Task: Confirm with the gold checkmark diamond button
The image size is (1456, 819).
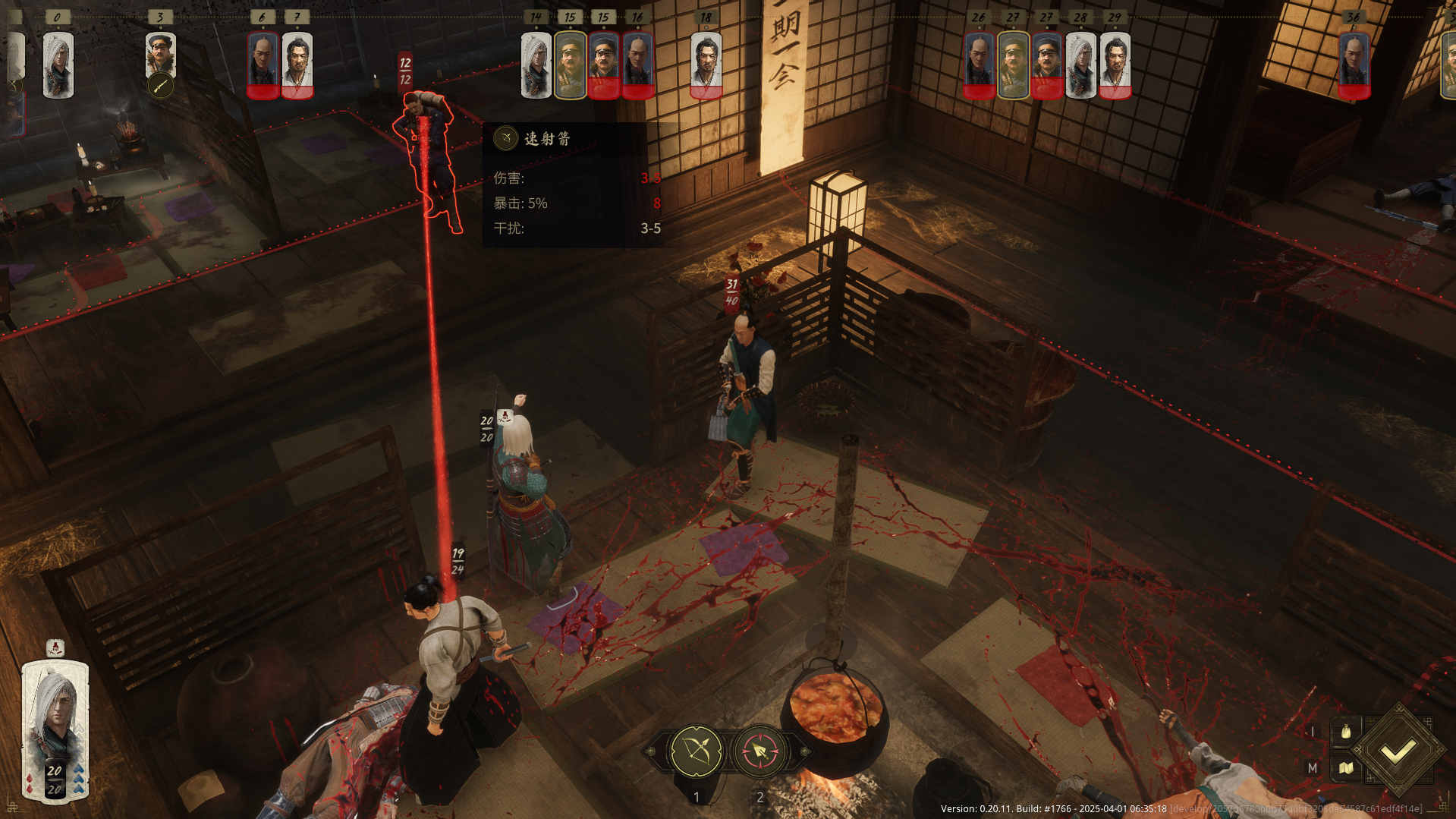Action: click(1398, 751)
